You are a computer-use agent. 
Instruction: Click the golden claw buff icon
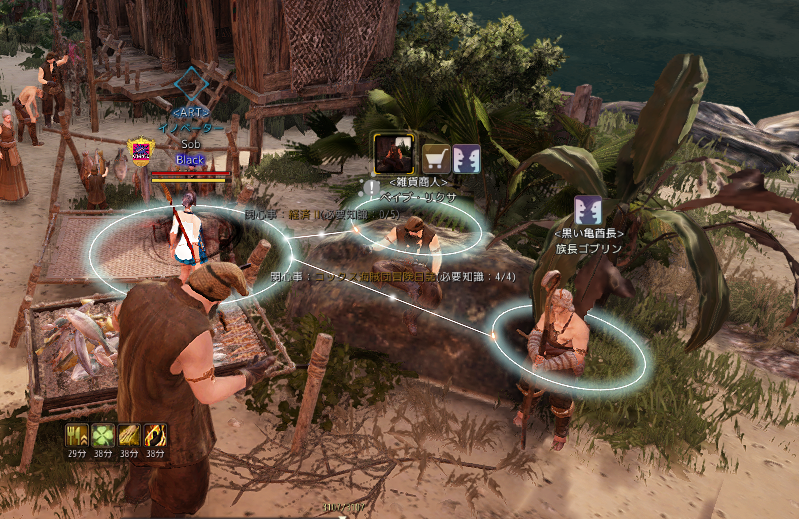[130, 435]
